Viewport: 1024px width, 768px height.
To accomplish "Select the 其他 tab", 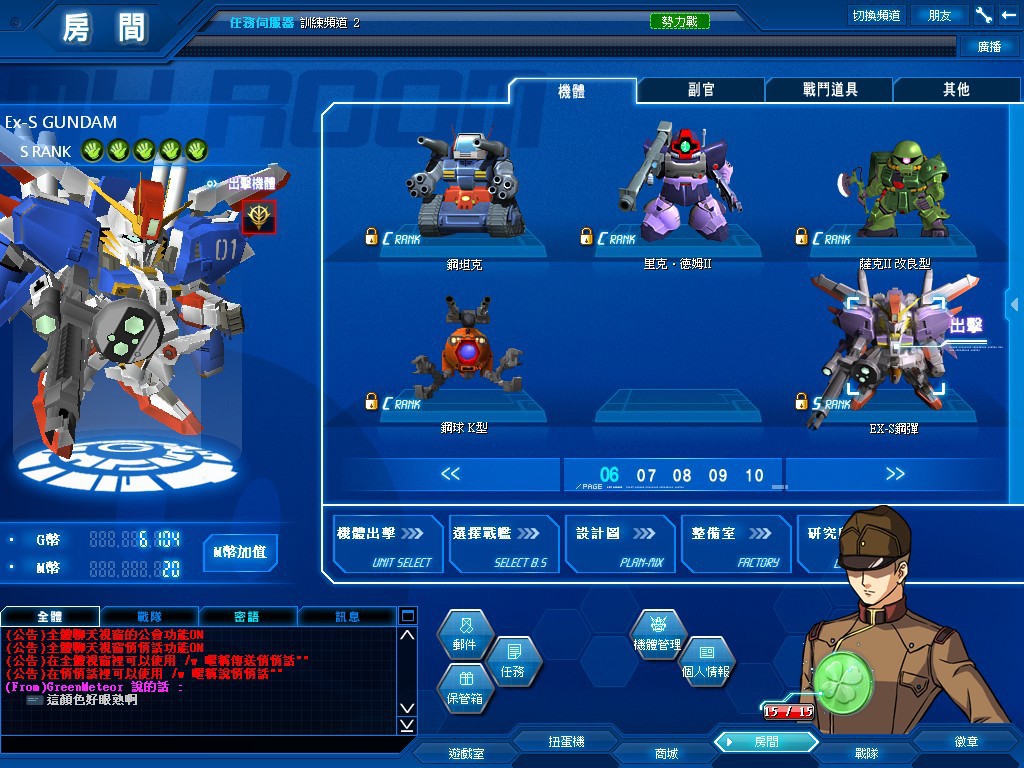I will [956, 90].
